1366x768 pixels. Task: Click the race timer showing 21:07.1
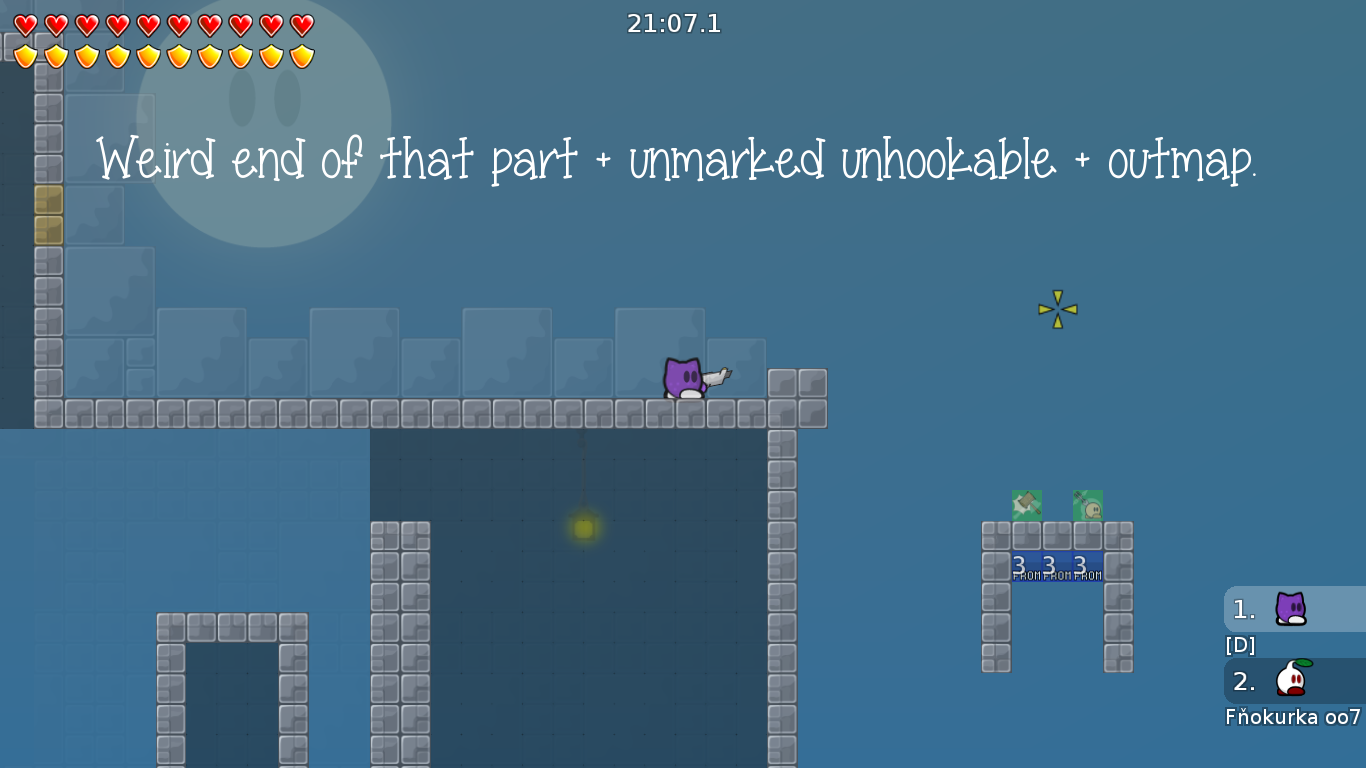click(674, 23)
